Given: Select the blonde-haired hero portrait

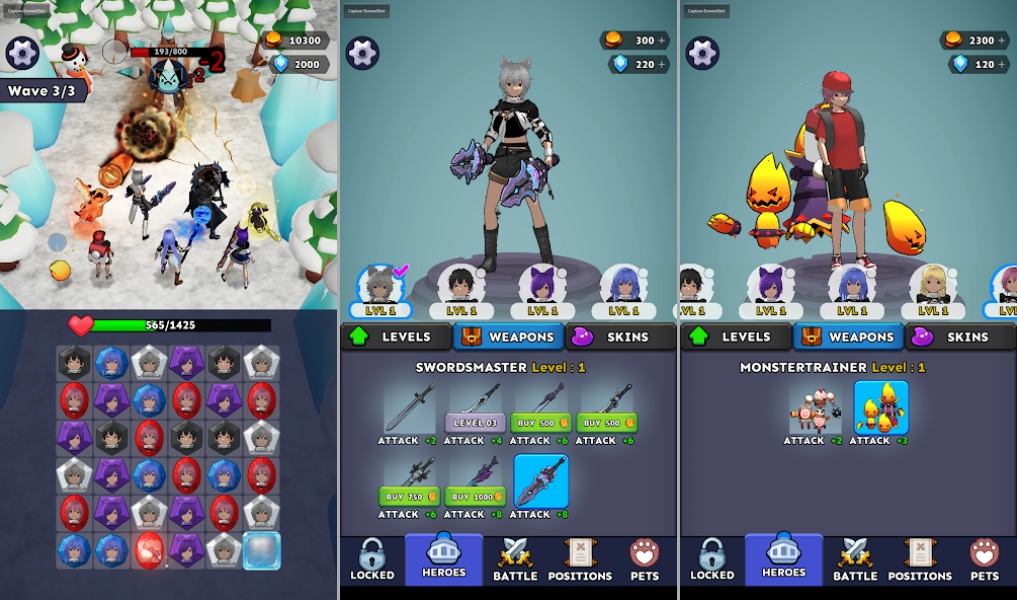Looking at the screenshot, I should coord(932,285).
